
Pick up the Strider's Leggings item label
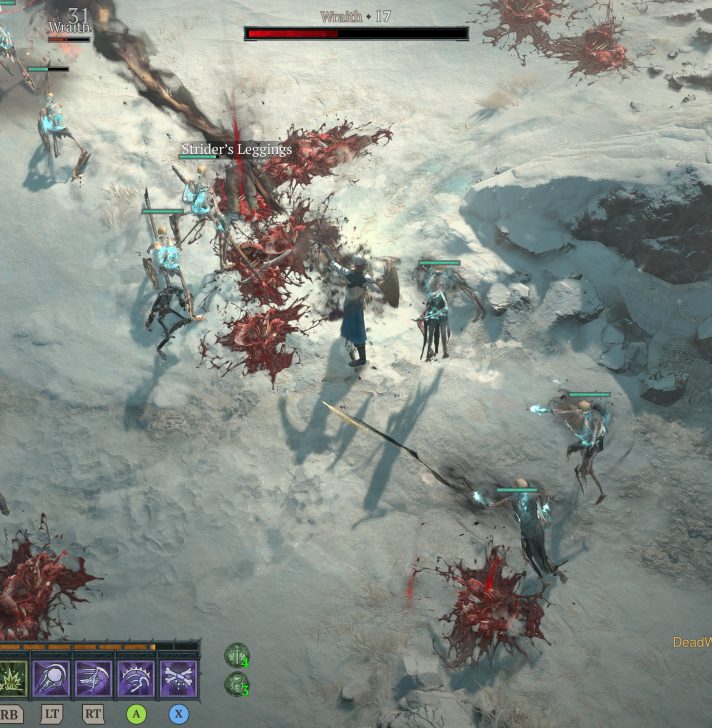[236, 150]
